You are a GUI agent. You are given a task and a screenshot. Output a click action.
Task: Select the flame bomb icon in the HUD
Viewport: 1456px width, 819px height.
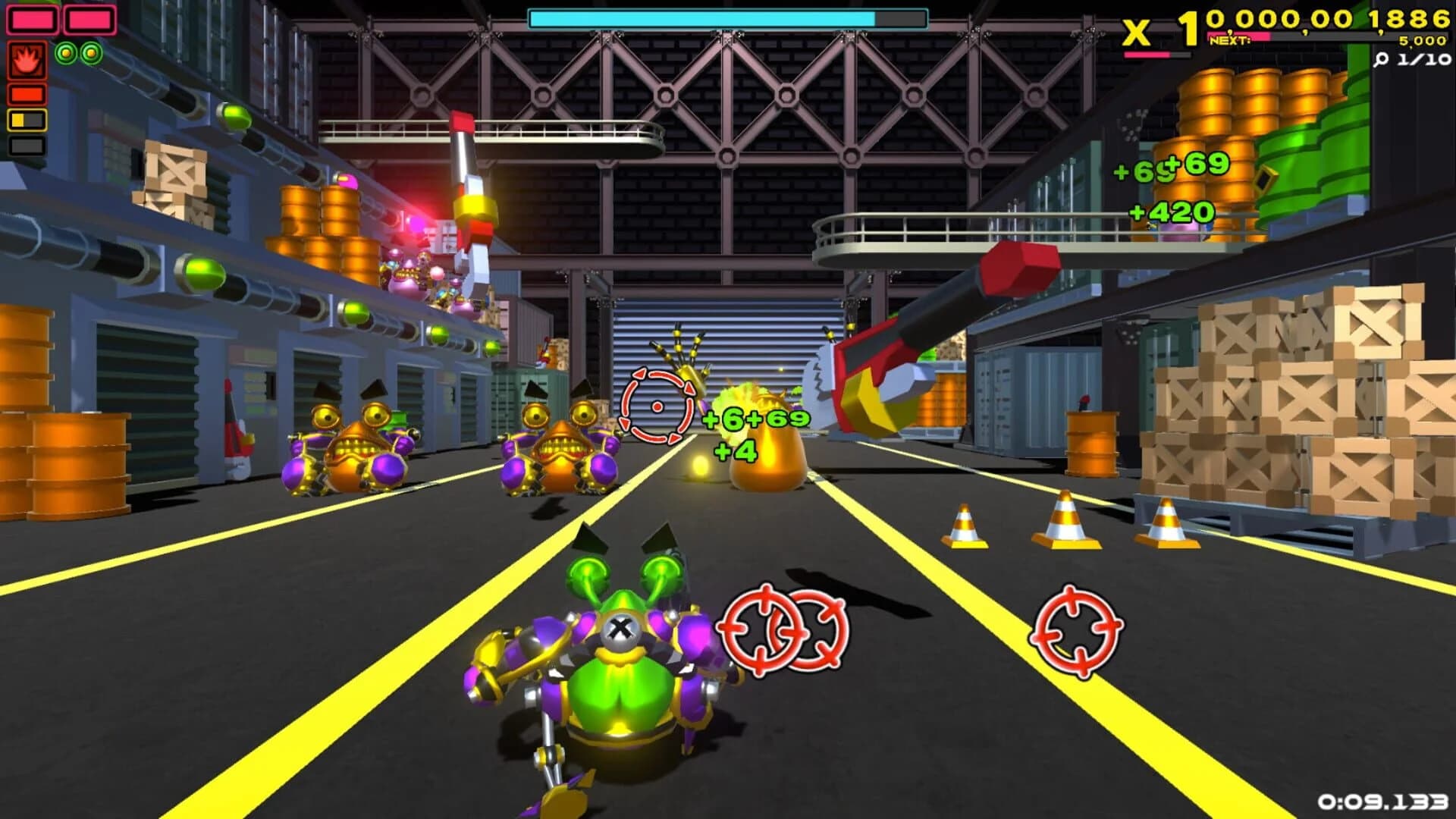pos(27,60)
